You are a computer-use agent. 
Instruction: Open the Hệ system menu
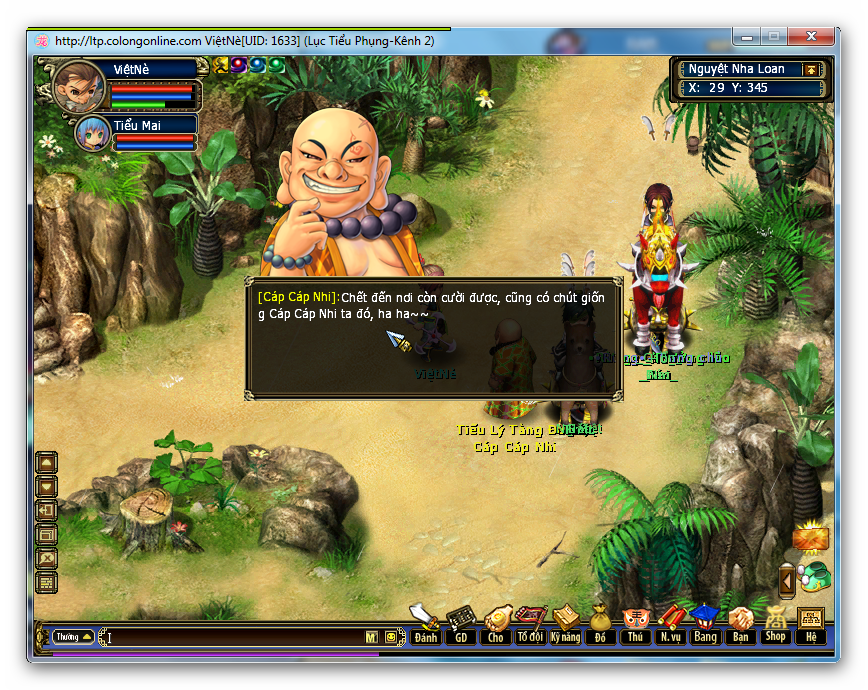810,625
